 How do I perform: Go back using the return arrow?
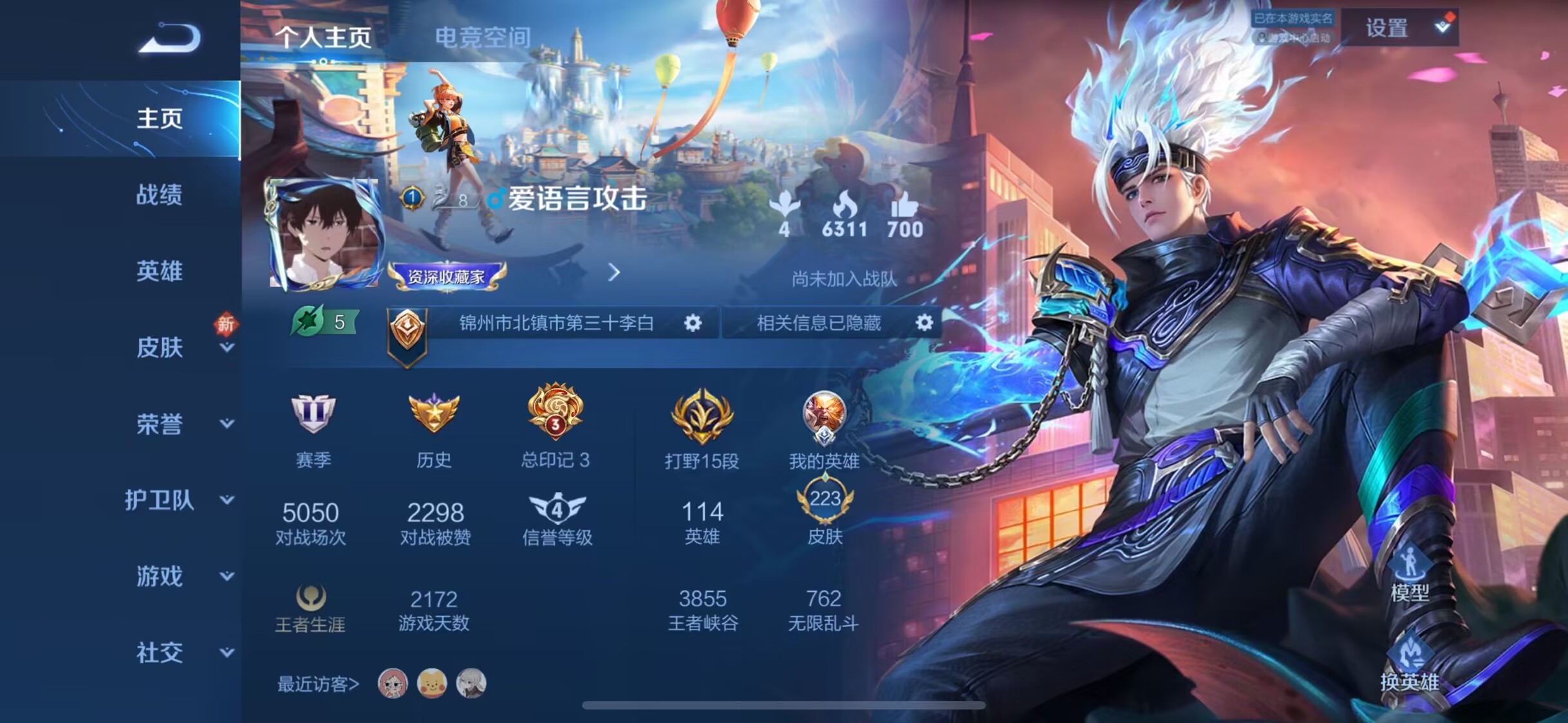(x=171, y=37)
